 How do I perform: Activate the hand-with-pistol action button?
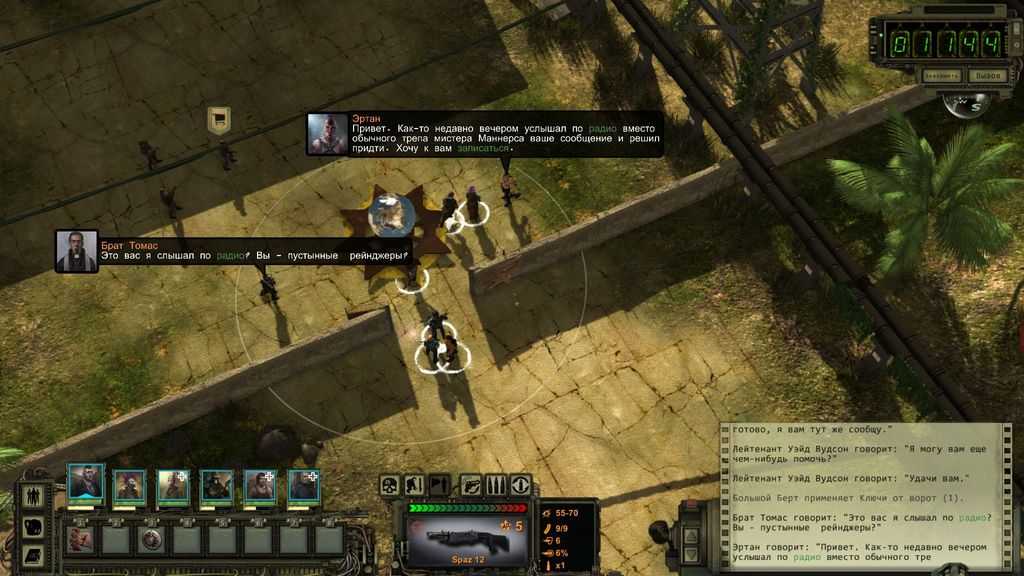471,486
